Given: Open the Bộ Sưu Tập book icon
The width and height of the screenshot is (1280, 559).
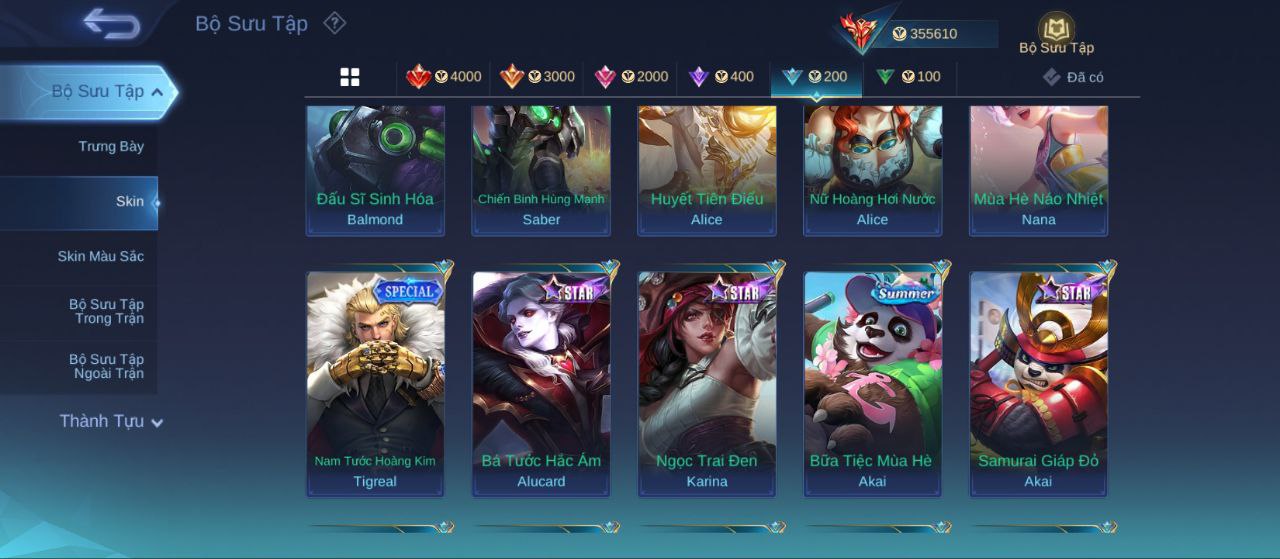Looking at the screenshot, I should pyautogui.click(x=1056, y=32).
